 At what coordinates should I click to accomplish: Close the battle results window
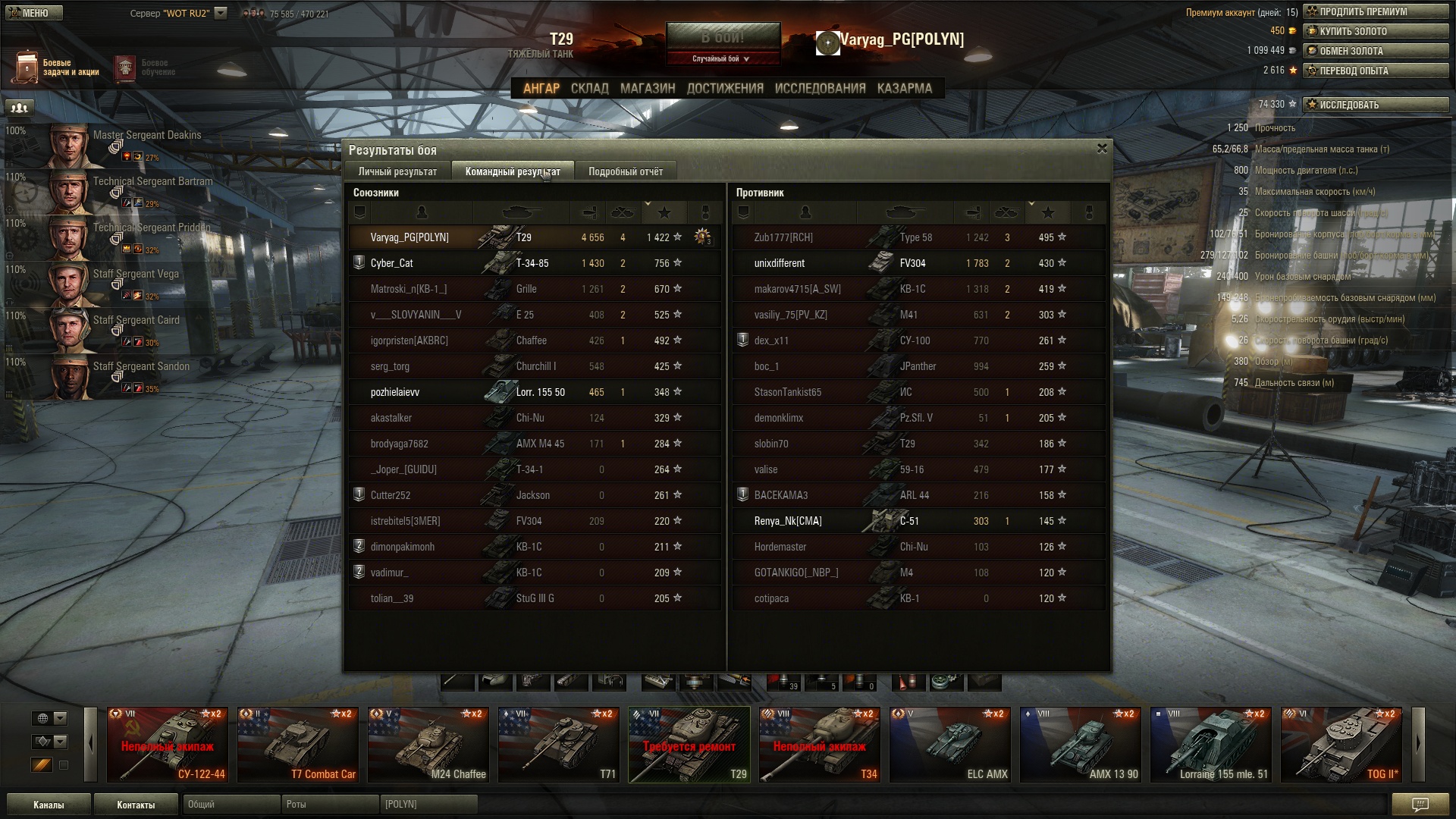point(1102,149)
